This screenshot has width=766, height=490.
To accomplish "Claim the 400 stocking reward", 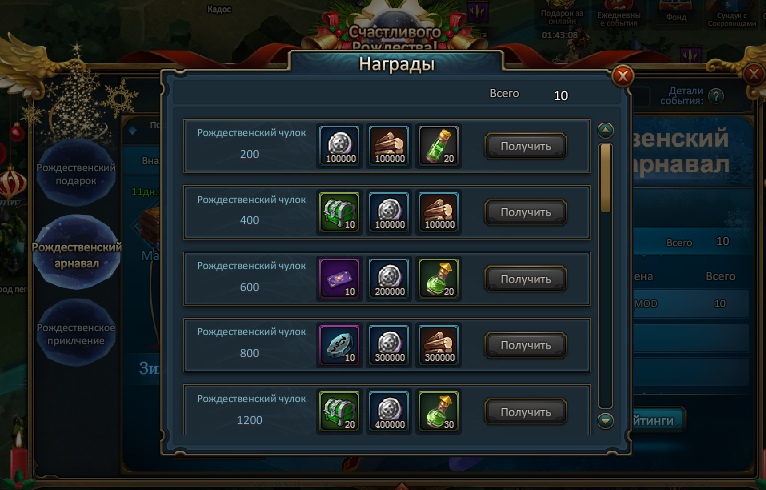I will point(525,212).
